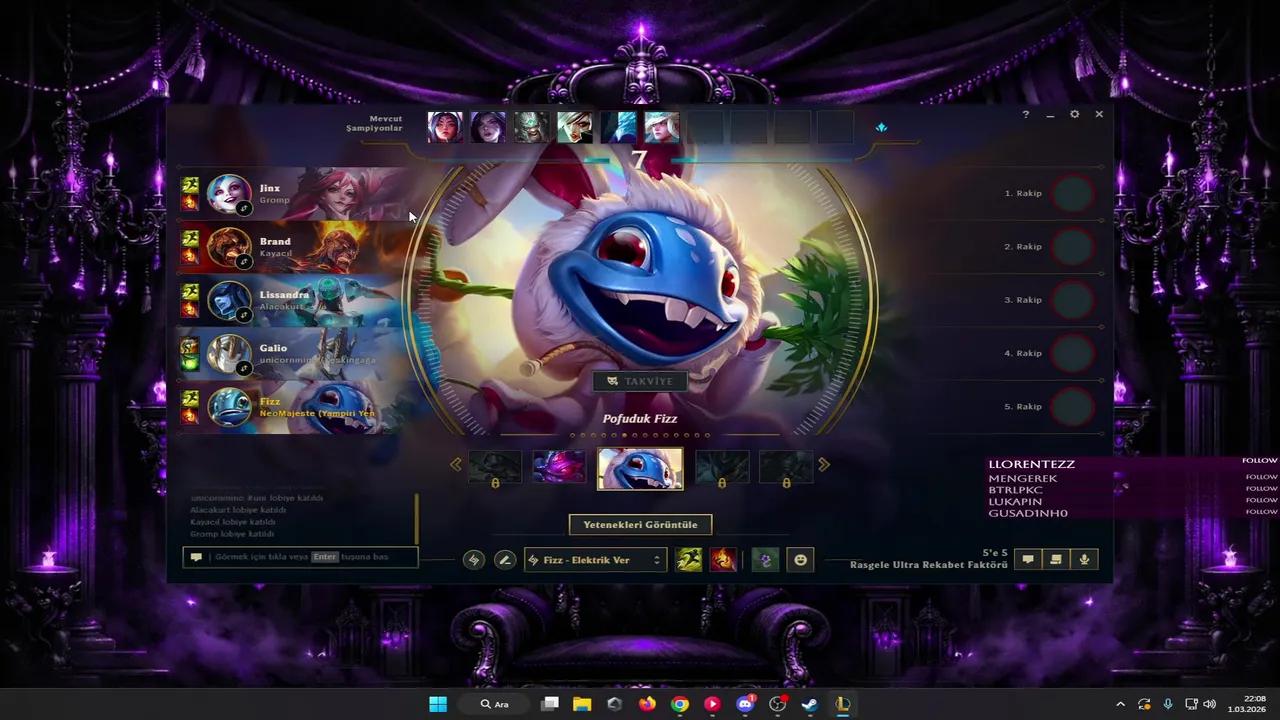Select the Ignite summoner spell icon
The width and height of the screenshot is (1280, 720).
[x=723, y=560]
